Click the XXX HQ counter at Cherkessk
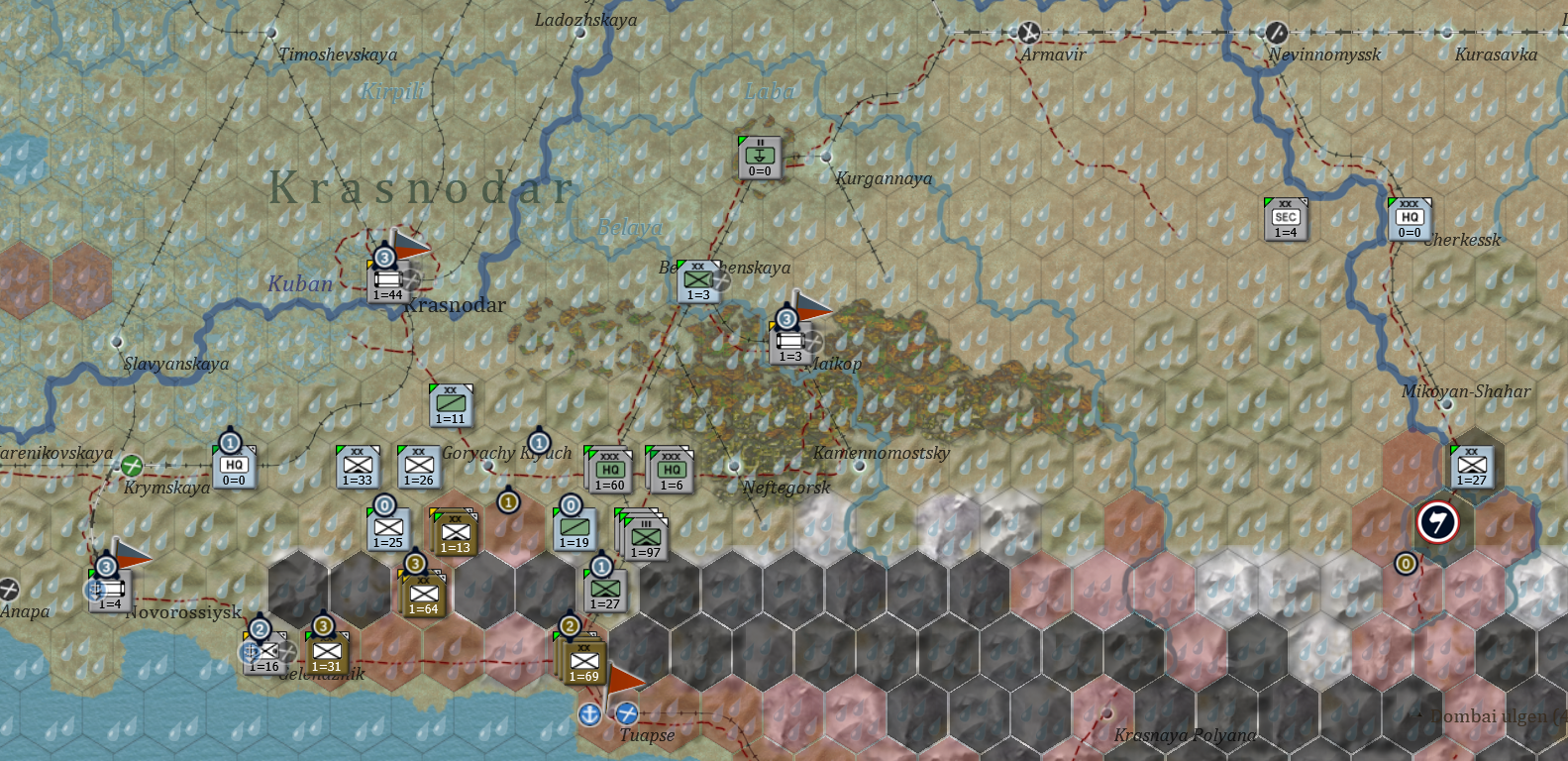The image size is (1568, 761). tap(1411, 217)
